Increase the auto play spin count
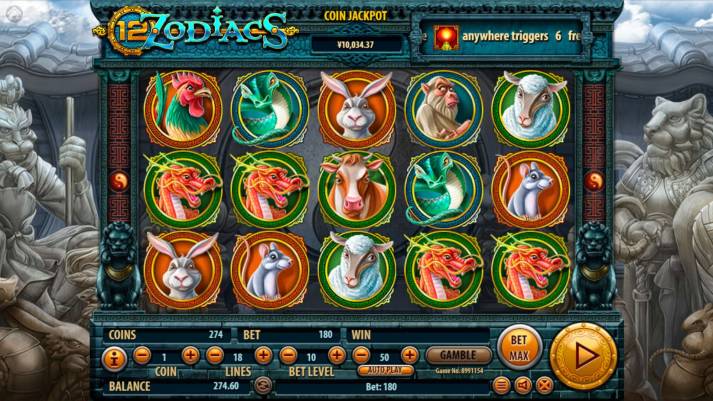This screenshot has width=713, height=401. [x=410, y=355]
